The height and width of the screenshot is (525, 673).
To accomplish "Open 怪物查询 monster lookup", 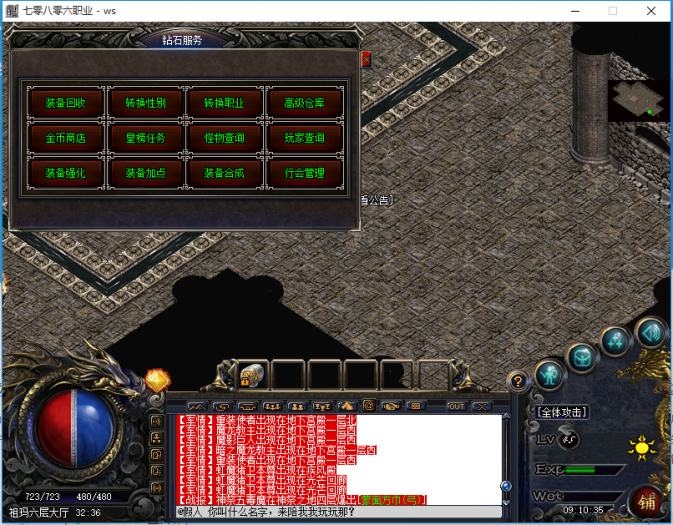I will pos(225,137).
